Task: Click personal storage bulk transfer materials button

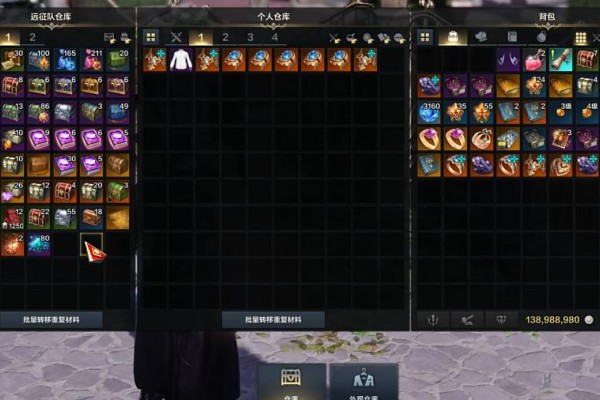Action: pos(273,320)
